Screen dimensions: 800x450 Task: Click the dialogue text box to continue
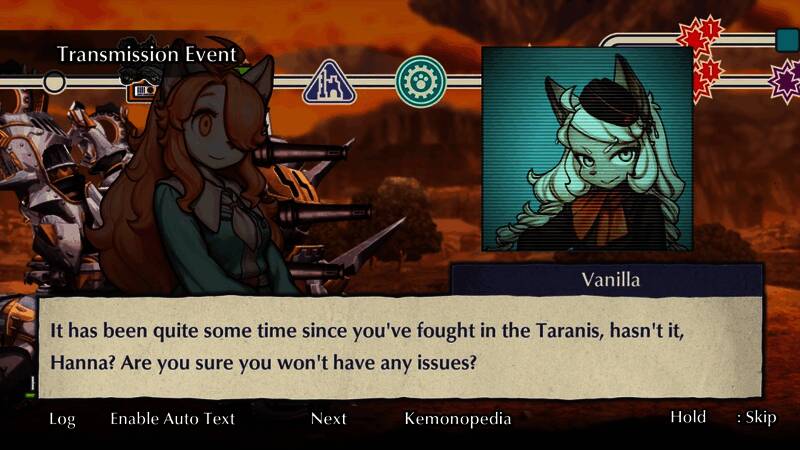pos(400,345)
